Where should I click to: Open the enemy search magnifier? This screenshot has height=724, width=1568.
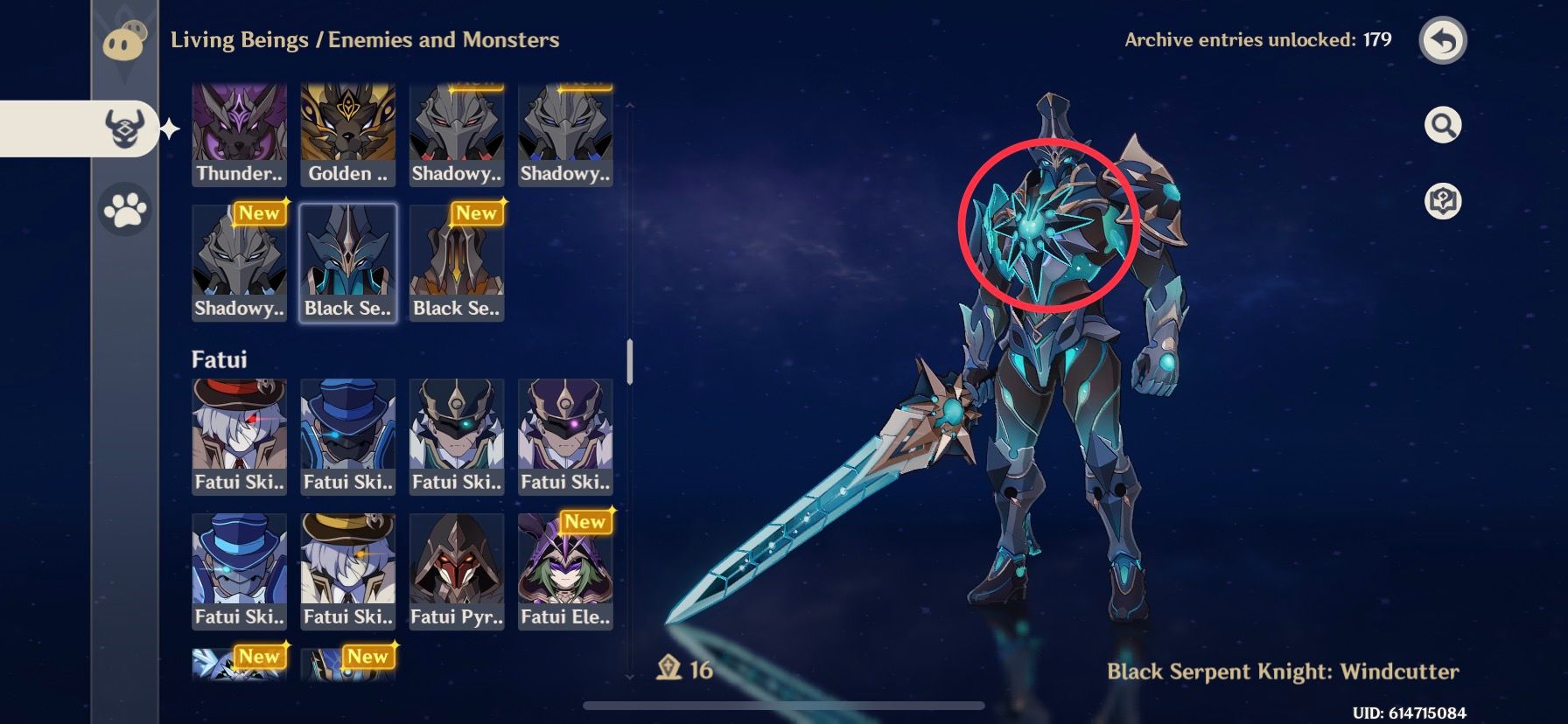(1445, 124)
